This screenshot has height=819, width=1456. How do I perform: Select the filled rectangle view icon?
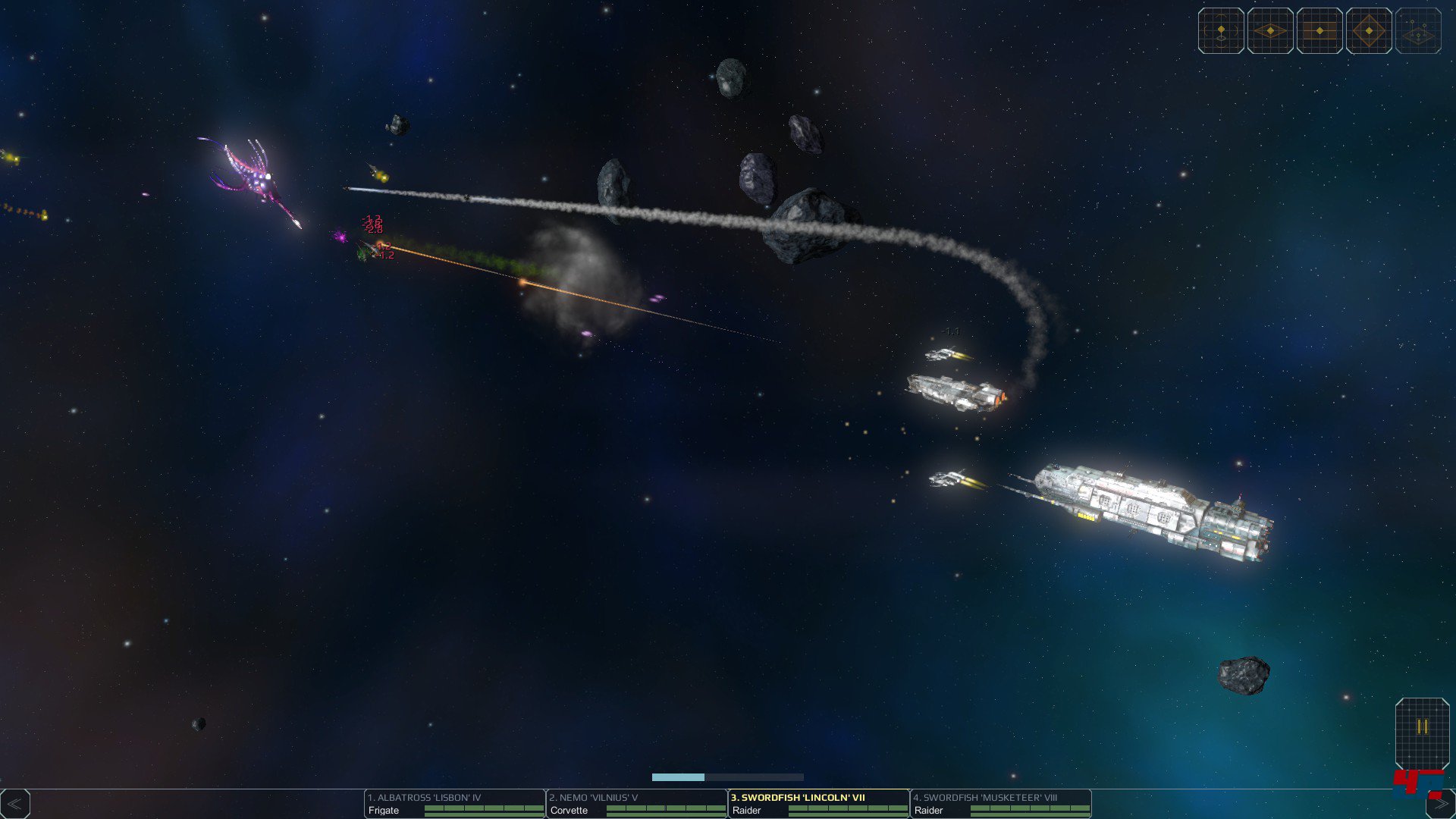[x=1319, y=31]
